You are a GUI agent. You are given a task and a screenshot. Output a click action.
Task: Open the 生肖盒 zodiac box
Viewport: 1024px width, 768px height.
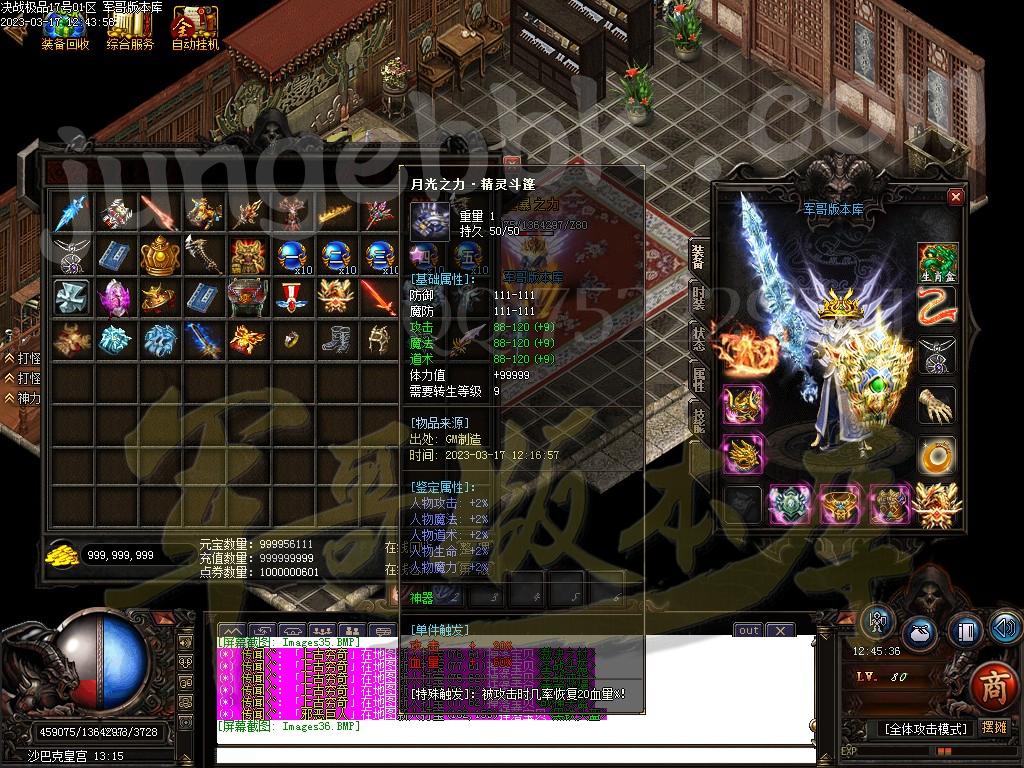pyautogui.click(x=937, y=262)
